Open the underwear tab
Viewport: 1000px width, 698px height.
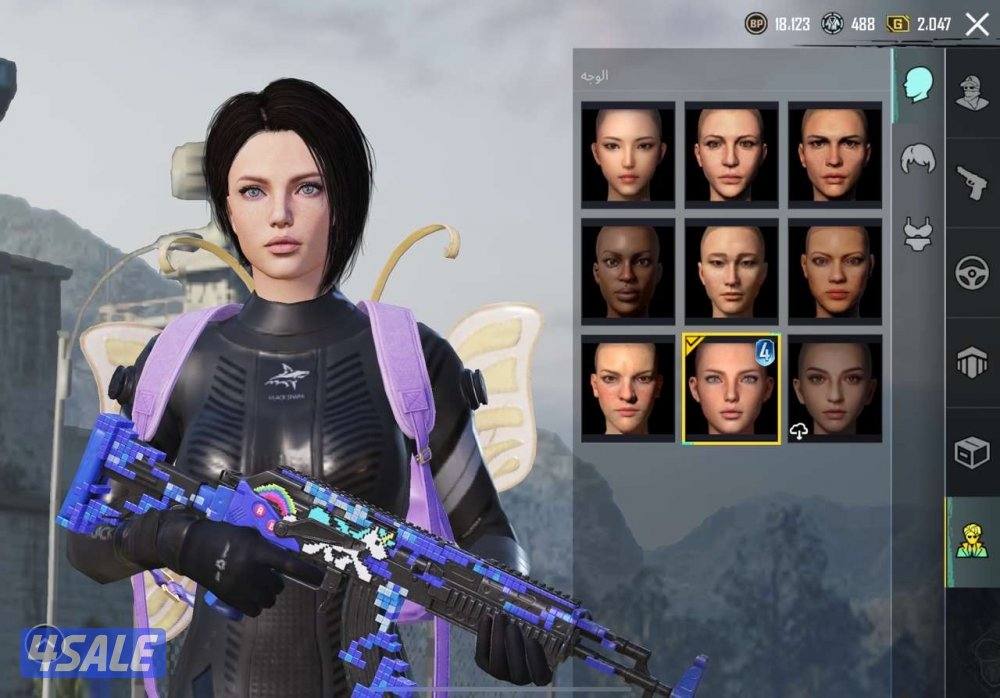[918, 233]
